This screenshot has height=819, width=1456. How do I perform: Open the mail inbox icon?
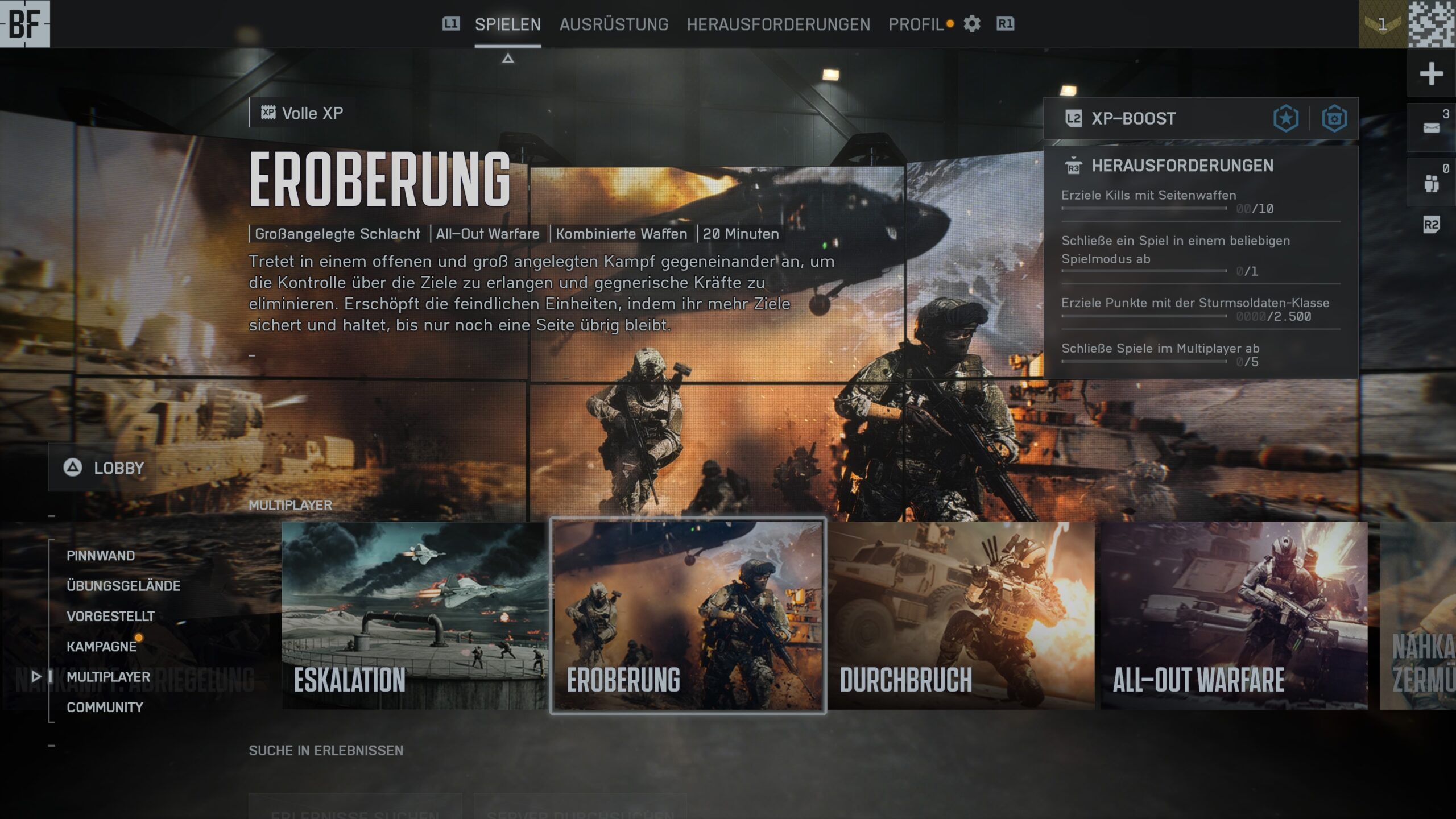1431,127
